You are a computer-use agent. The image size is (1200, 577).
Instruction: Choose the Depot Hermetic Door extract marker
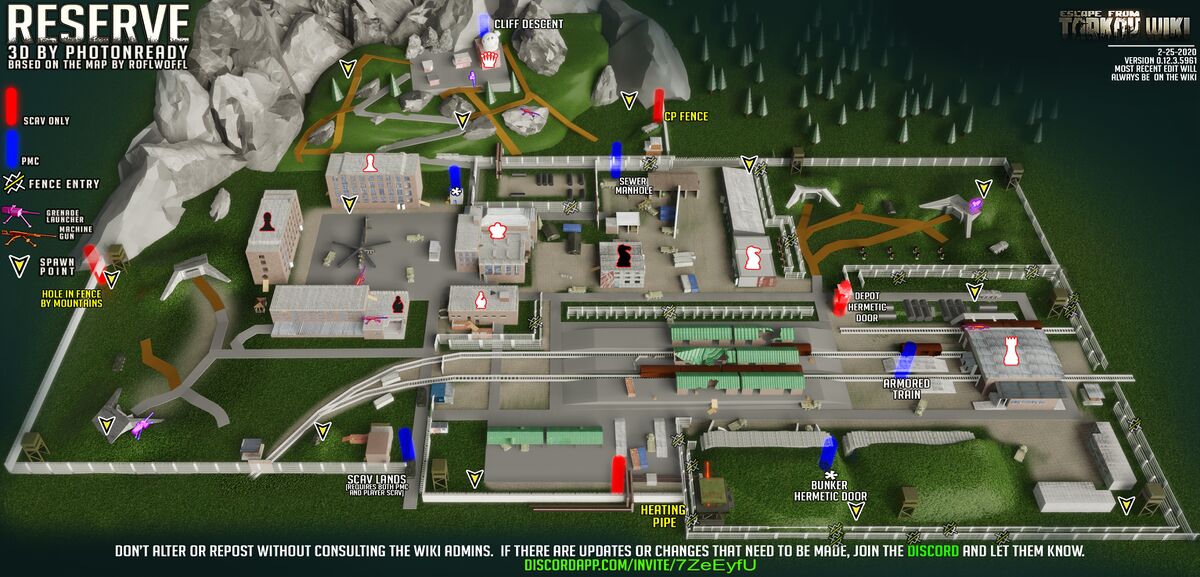[x=842, y=297]
